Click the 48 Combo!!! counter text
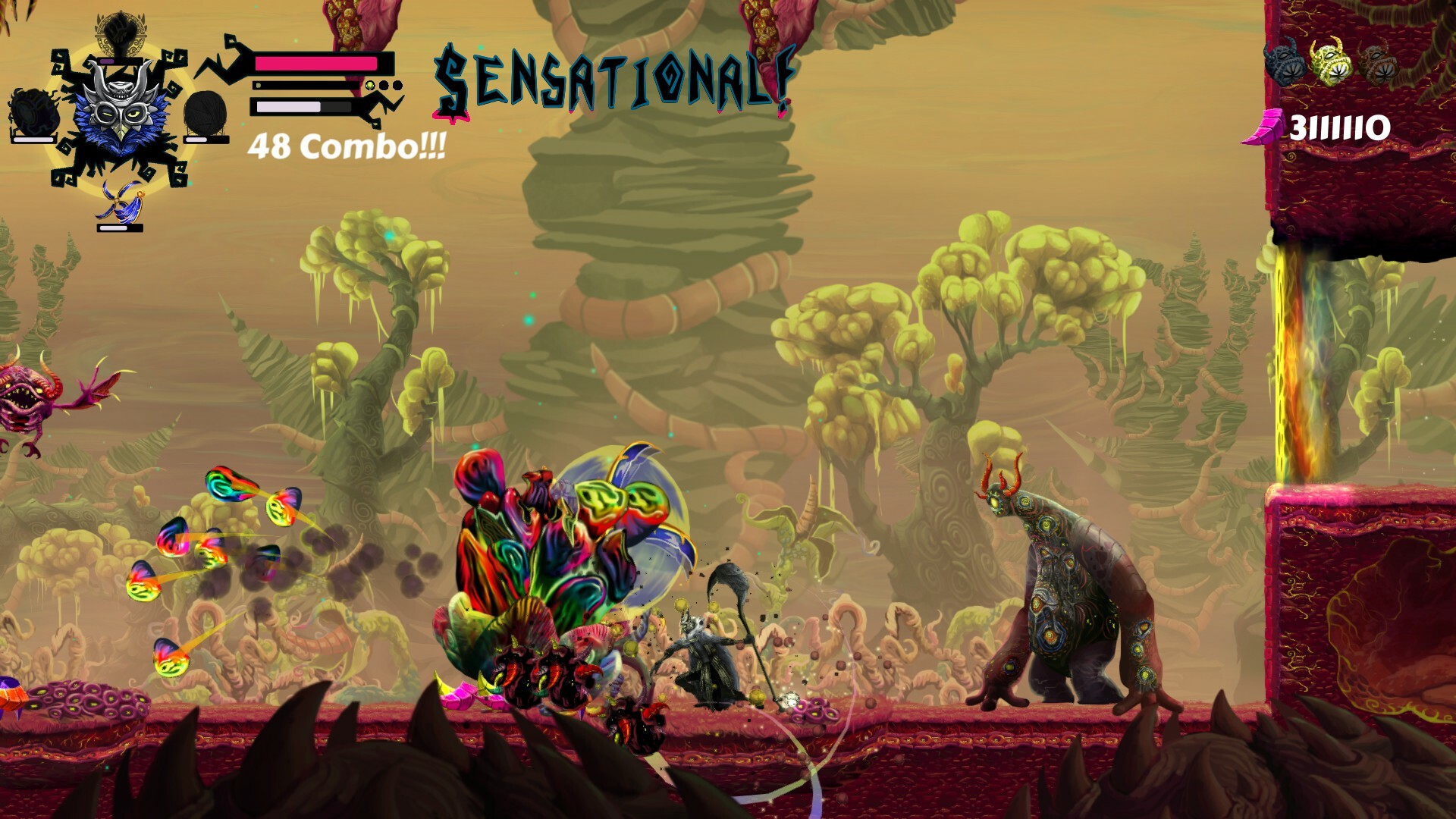Image resolution: width=1456 pixels, height=819 pixels. tap(347, 146)
